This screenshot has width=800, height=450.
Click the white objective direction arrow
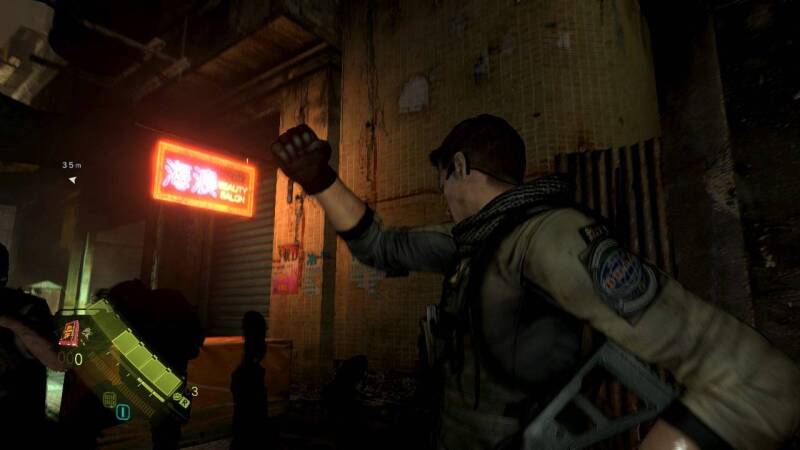pyautogui.click(x=72, y=180)
